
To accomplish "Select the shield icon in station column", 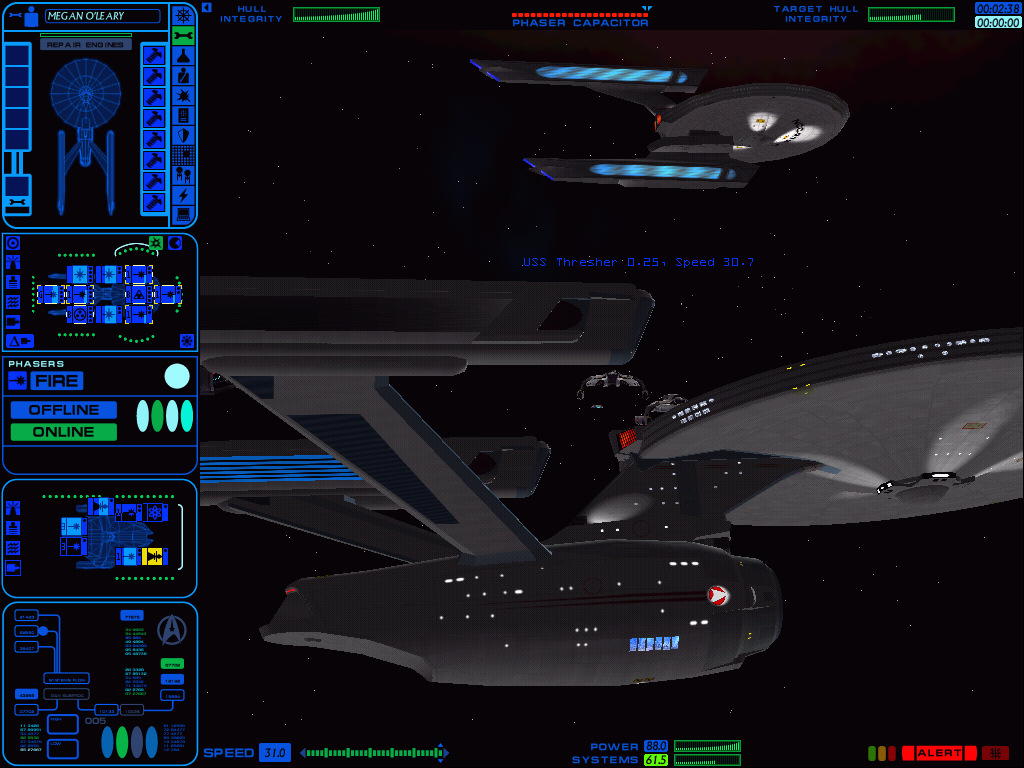I will click(183, 135).
